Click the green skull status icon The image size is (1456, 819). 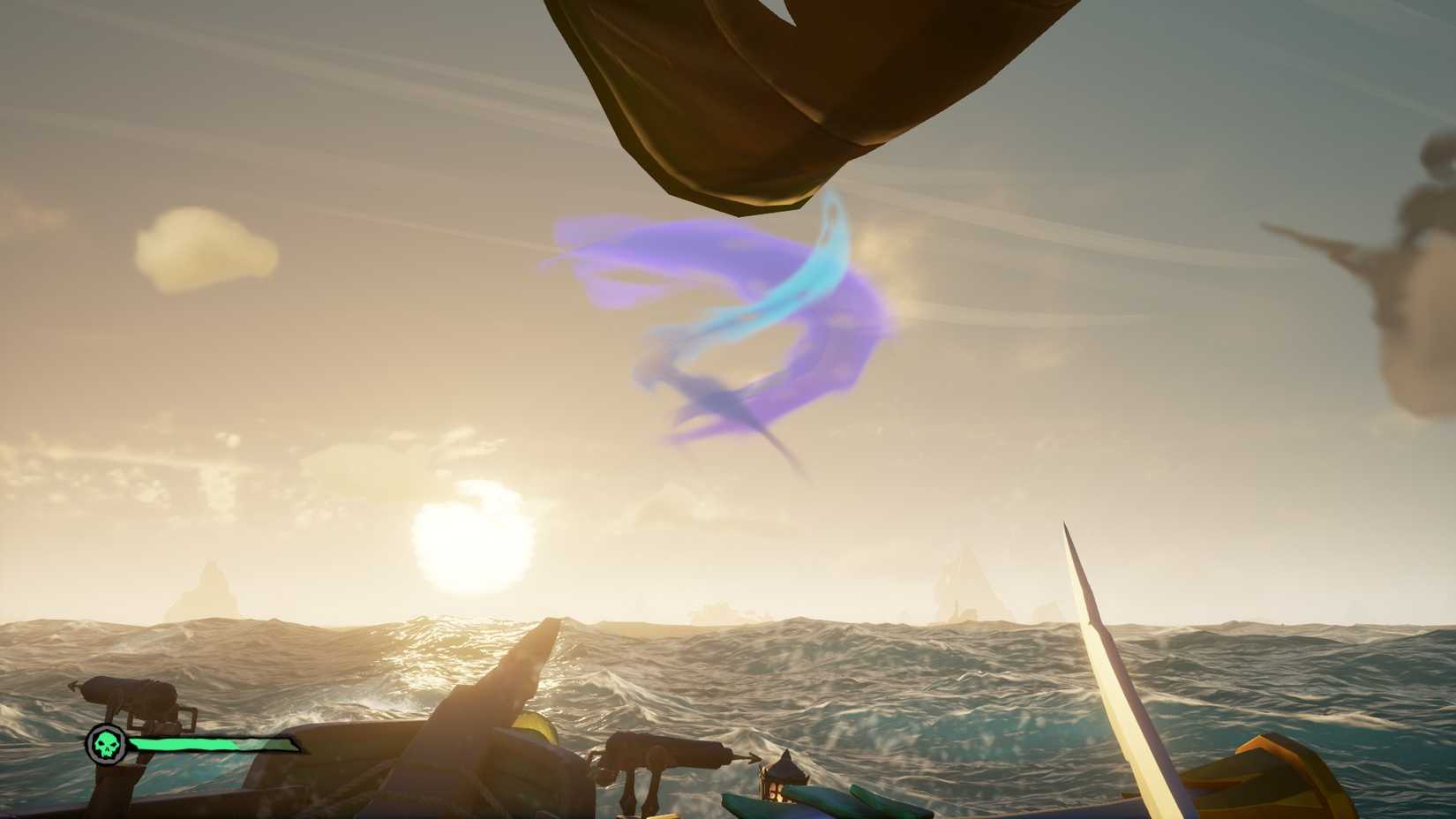pos(109,744)
